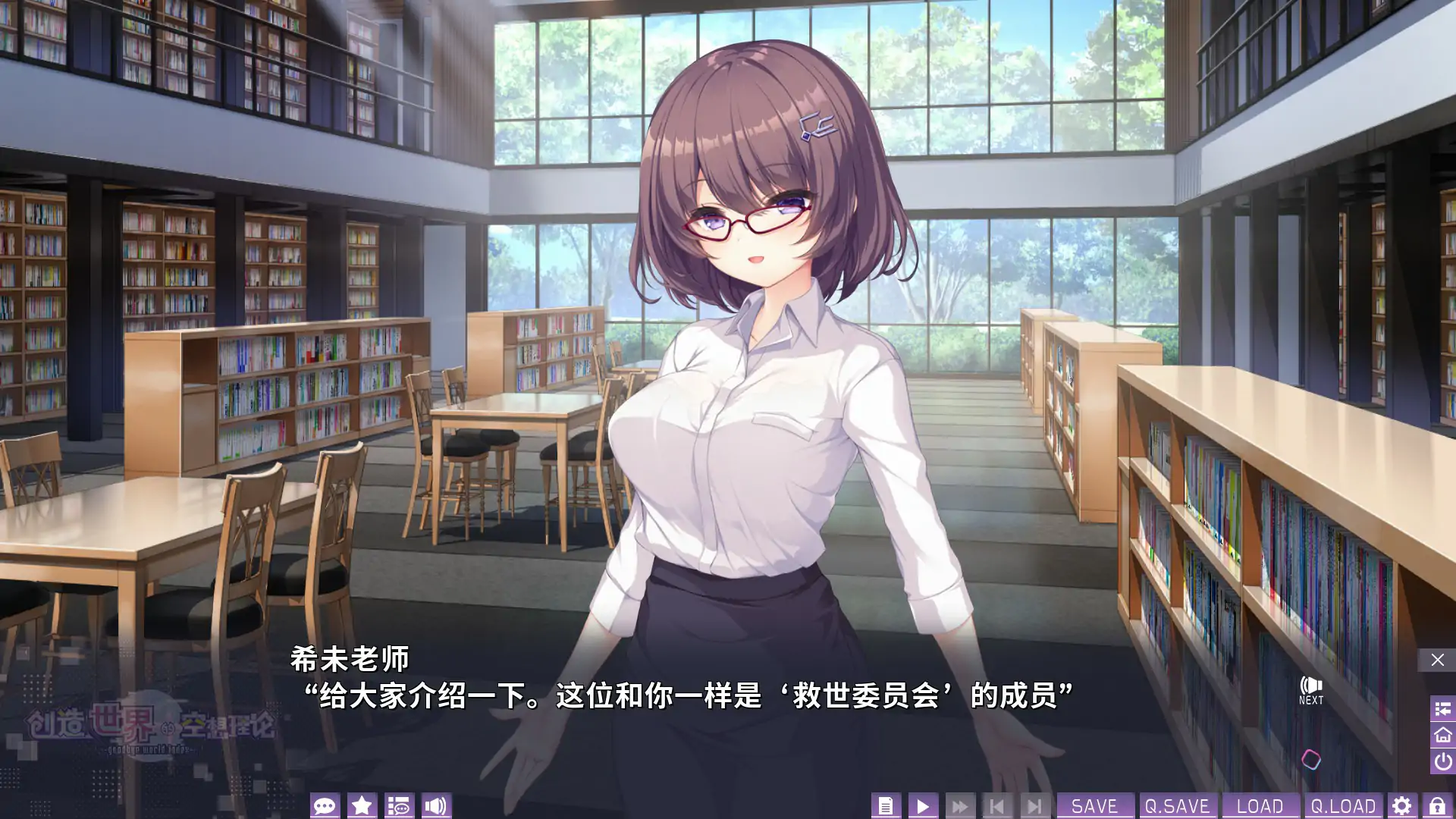Viewport: 1456px width, 819px height.
Task: Open the settings gear icon
Action: pyautogui.click(x=1402, y=806)
